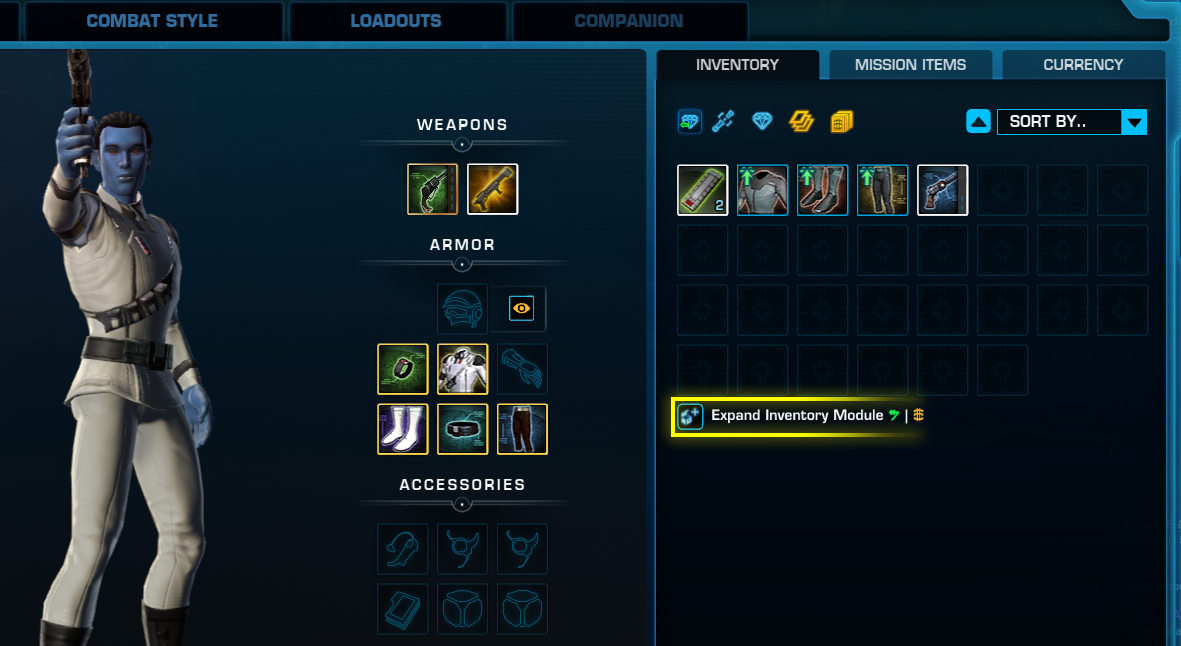This screenshot has height=646, width=1181.
Task: Select the Inventory tab
Action: pyautogui.click(x=737, y=65)
